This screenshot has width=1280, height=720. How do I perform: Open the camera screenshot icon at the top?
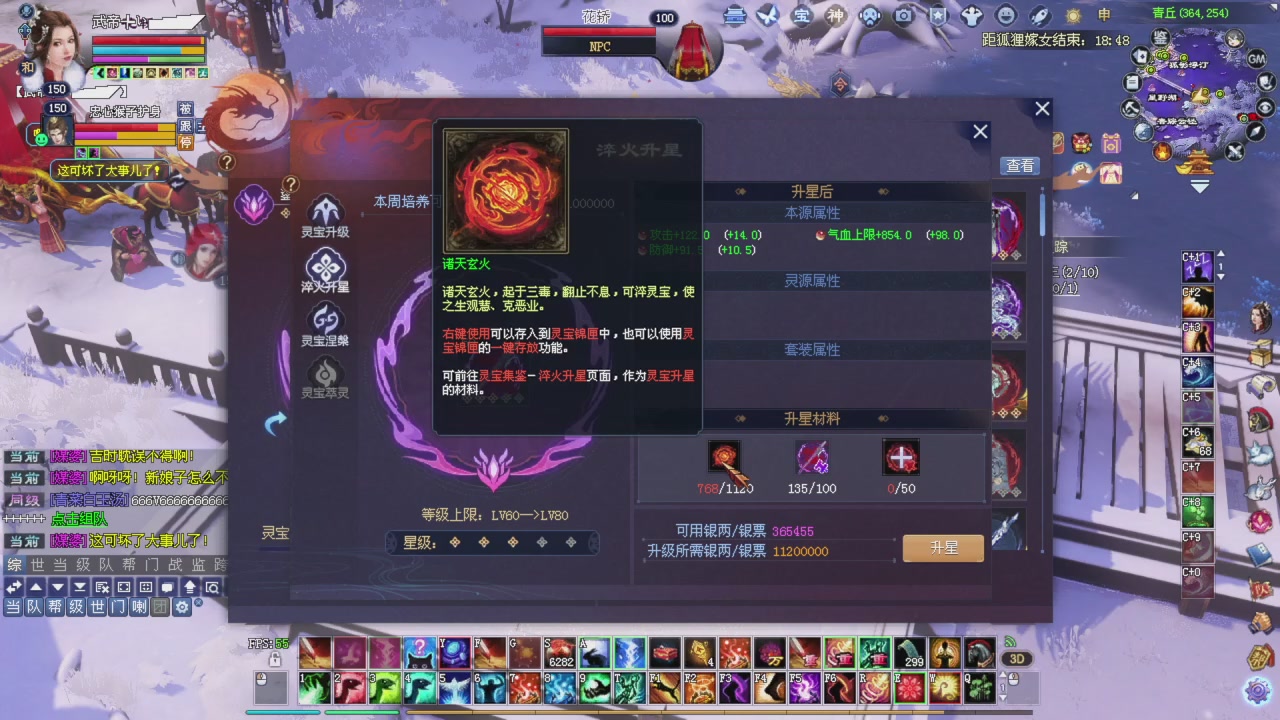[903, 16]
